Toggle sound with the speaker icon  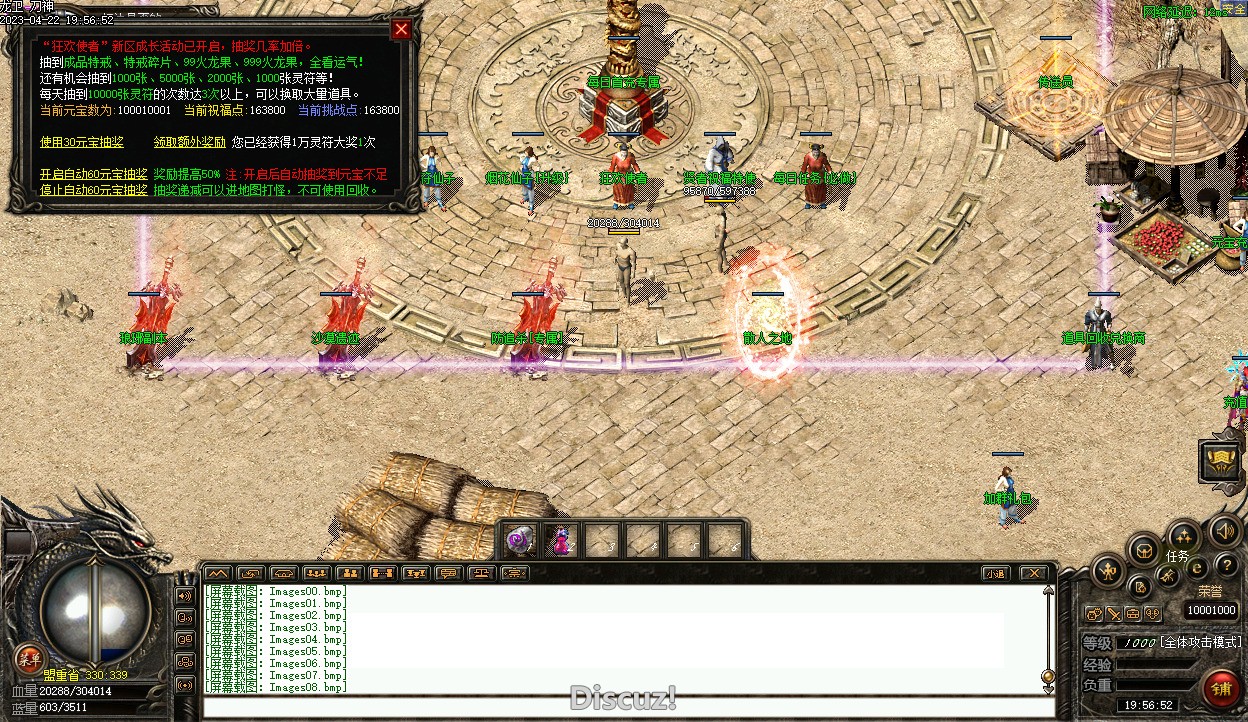[x=1224, y=530]
